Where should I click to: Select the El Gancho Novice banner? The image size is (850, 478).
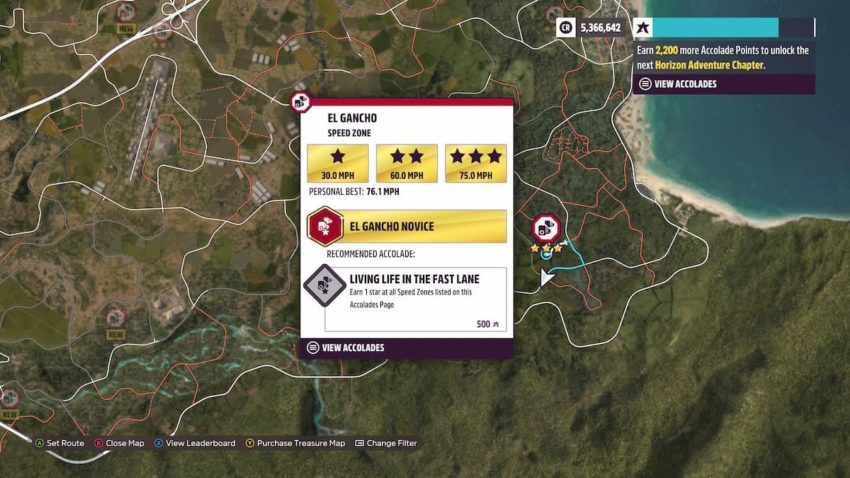click(407, 226)
